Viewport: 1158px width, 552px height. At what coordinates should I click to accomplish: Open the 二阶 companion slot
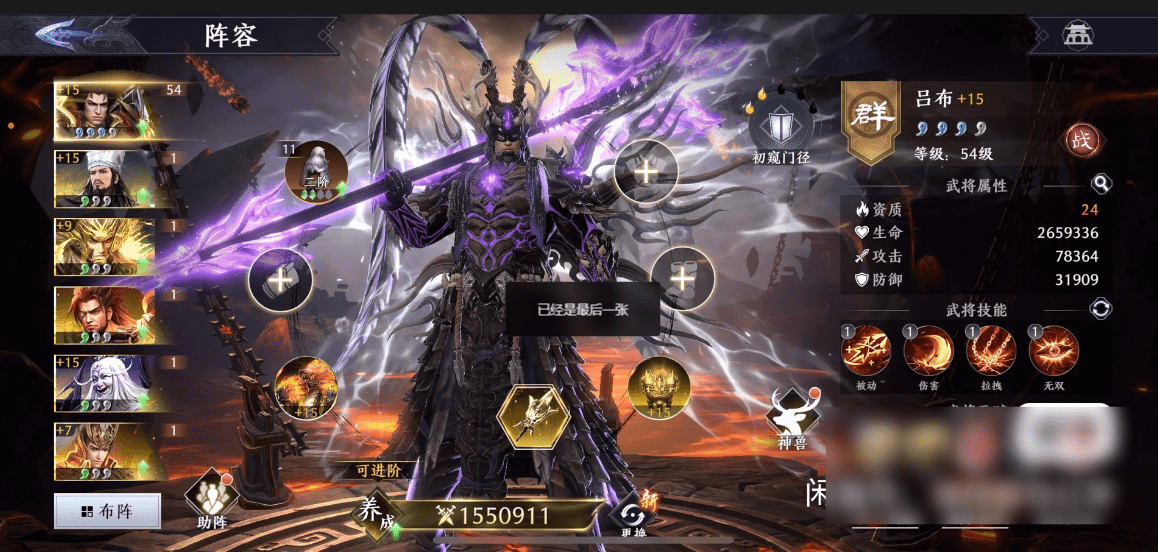point(315,172)
